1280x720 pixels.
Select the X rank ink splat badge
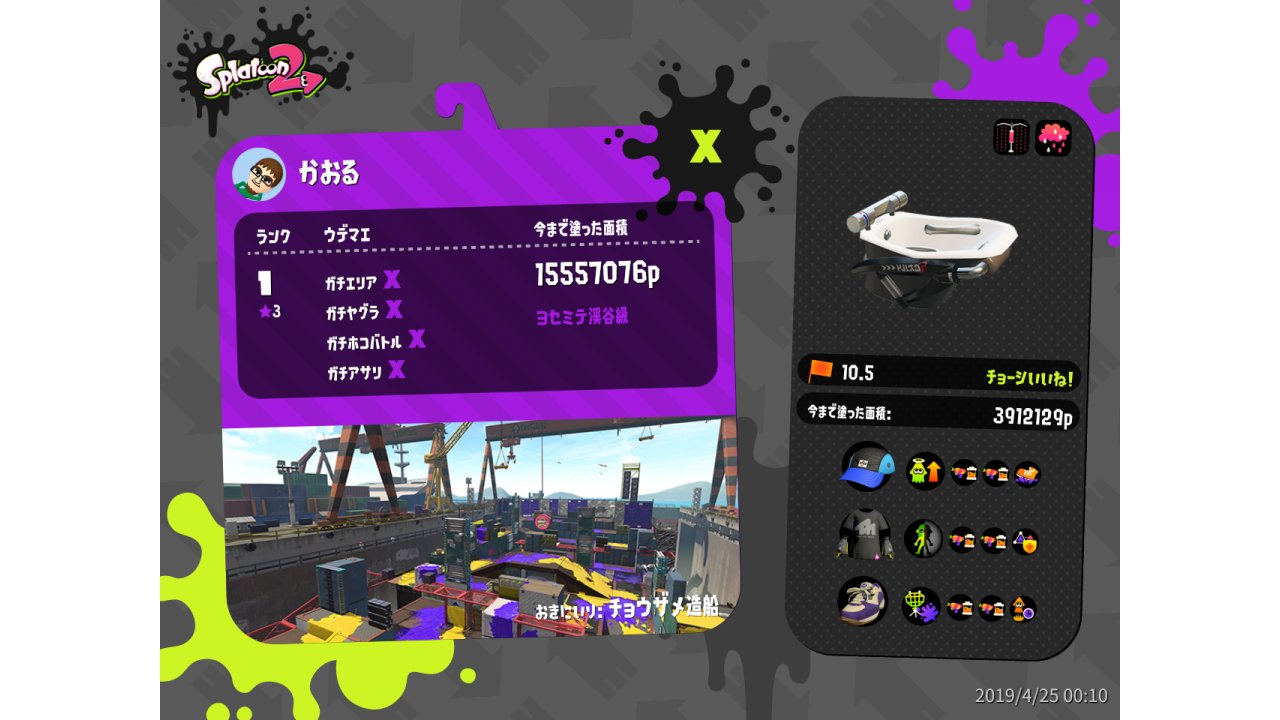pos(706,147)
